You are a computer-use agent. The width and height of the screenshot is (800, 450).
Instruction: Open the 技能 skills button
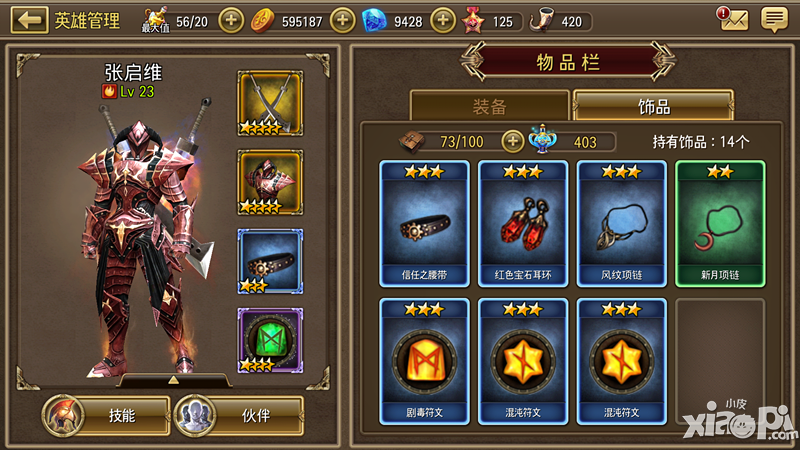(x=104, y=415)
